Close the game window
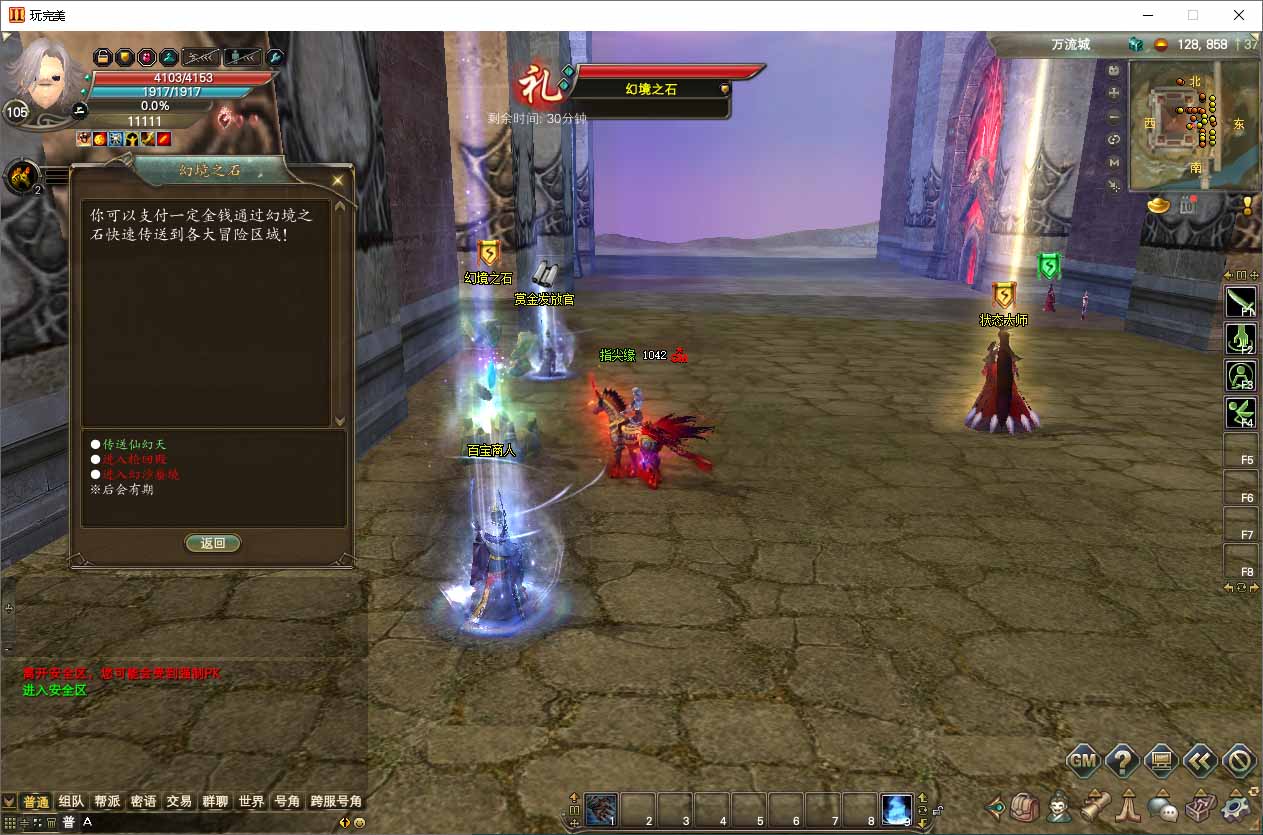This screenshot has height=835, width=1263. [1239, 15]
